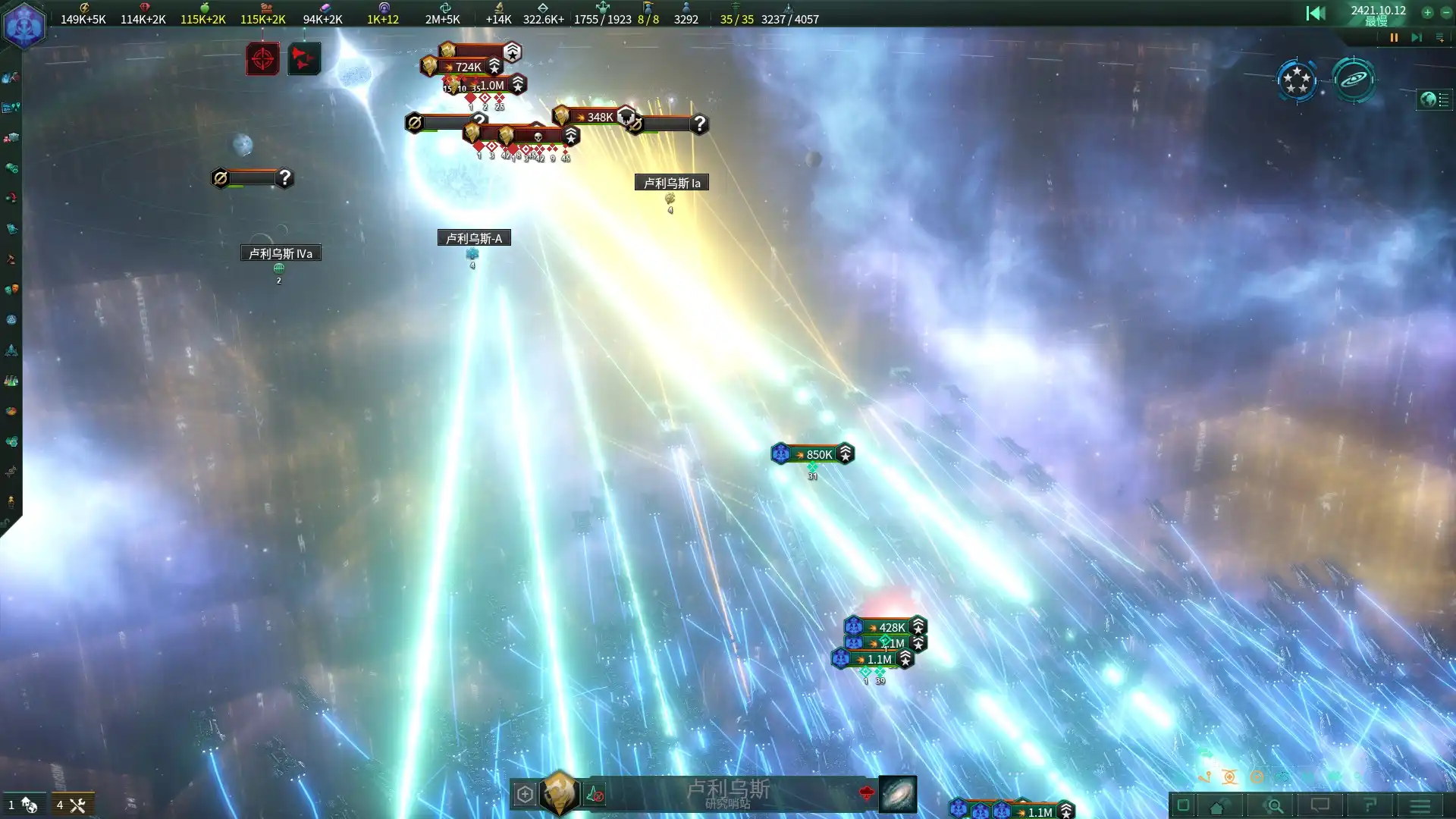Open the chat bubble button in bottom bar
Image resolution: width=1456 pixels, height=819 pixels.
(1320, 805)
